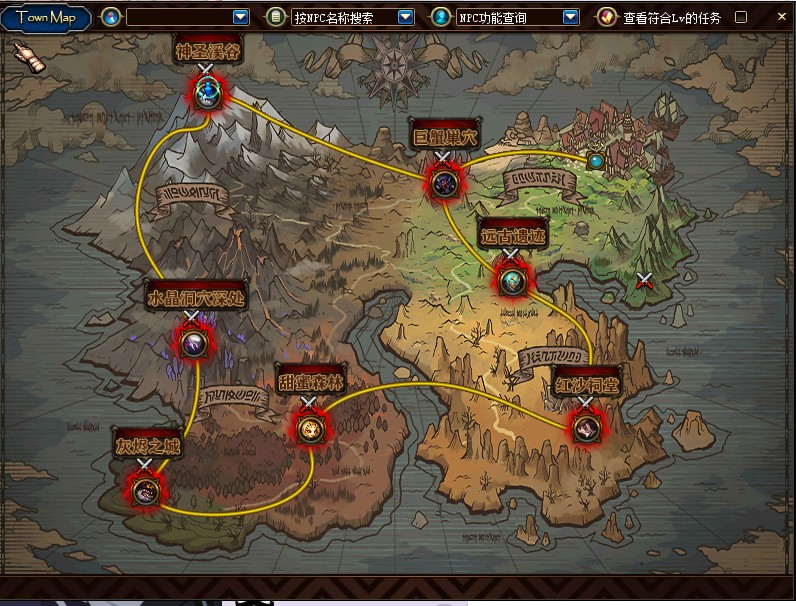
Task: Pick the 水晶洞穴深处 dungeon node
Action: pos(193,343)
